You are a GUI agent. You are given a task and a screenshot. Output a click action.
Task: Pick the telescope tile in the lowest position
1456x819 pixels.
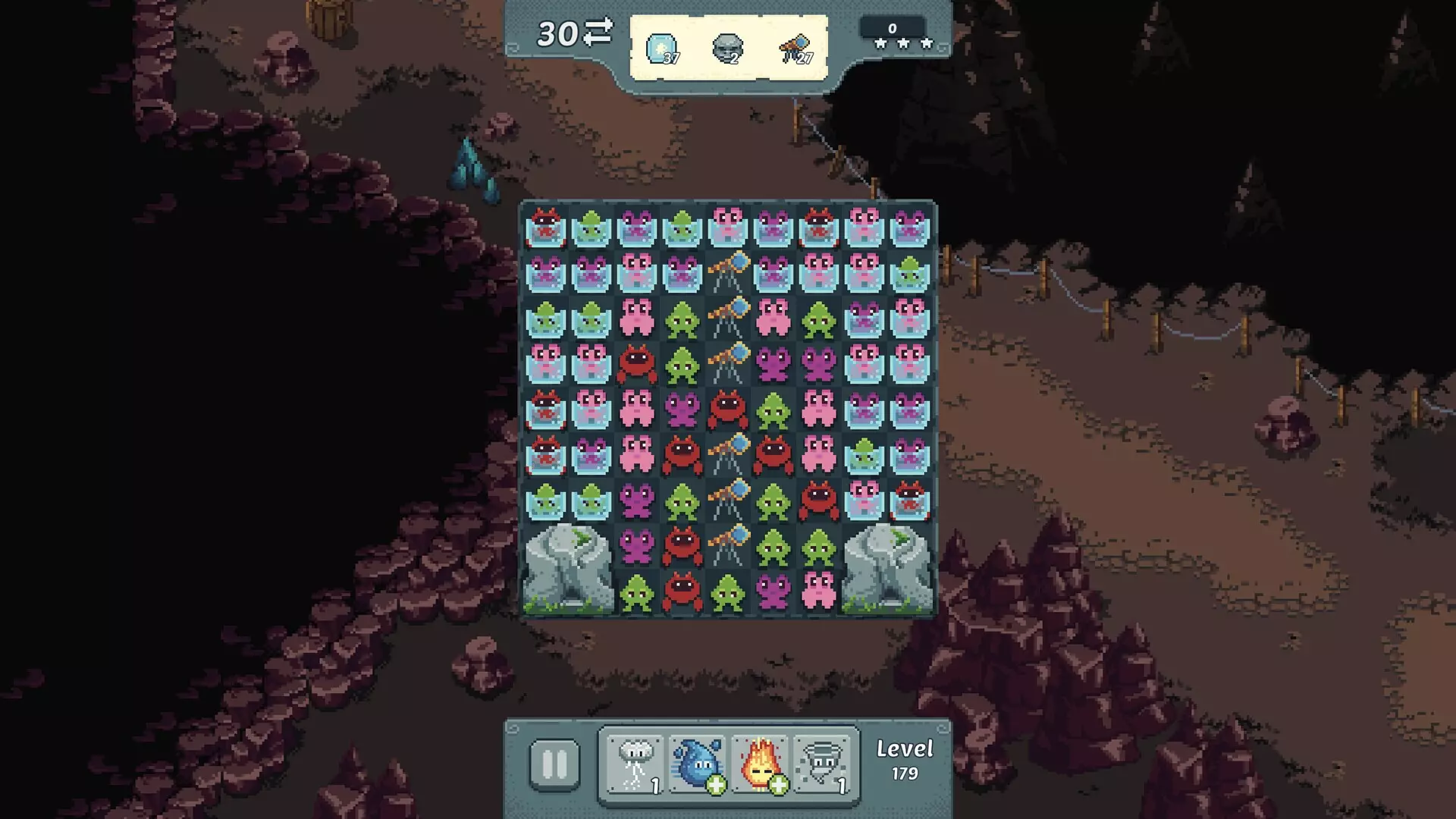728,546
